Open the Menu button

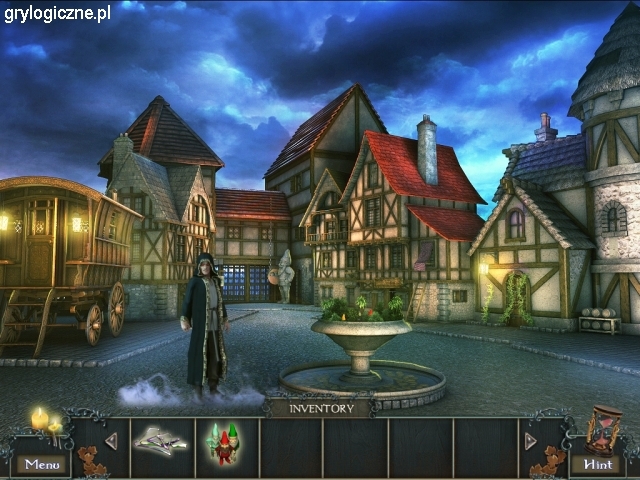(42, 464)
